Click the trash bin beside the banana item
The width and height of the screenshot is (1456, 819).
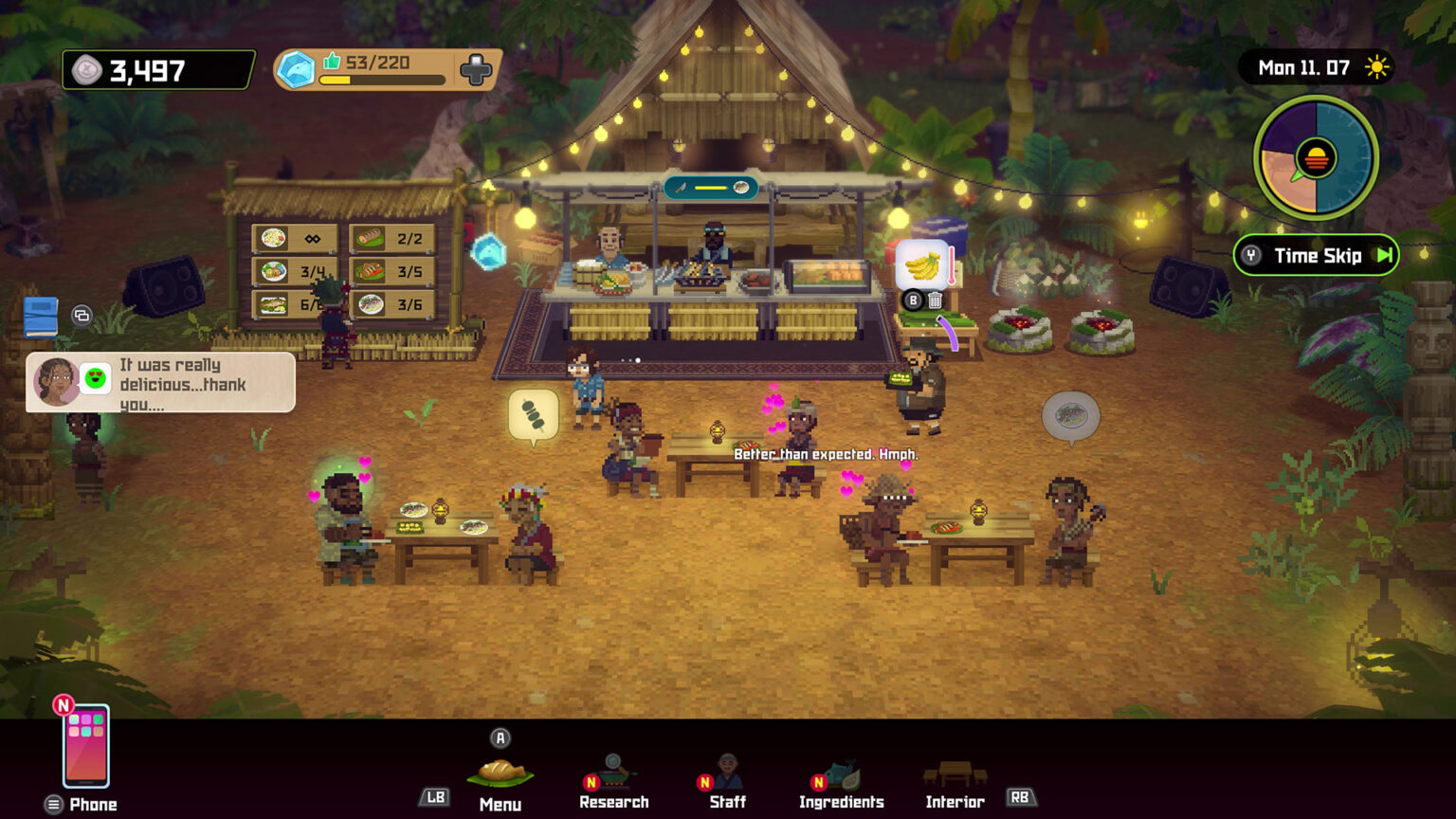point(935,300)
